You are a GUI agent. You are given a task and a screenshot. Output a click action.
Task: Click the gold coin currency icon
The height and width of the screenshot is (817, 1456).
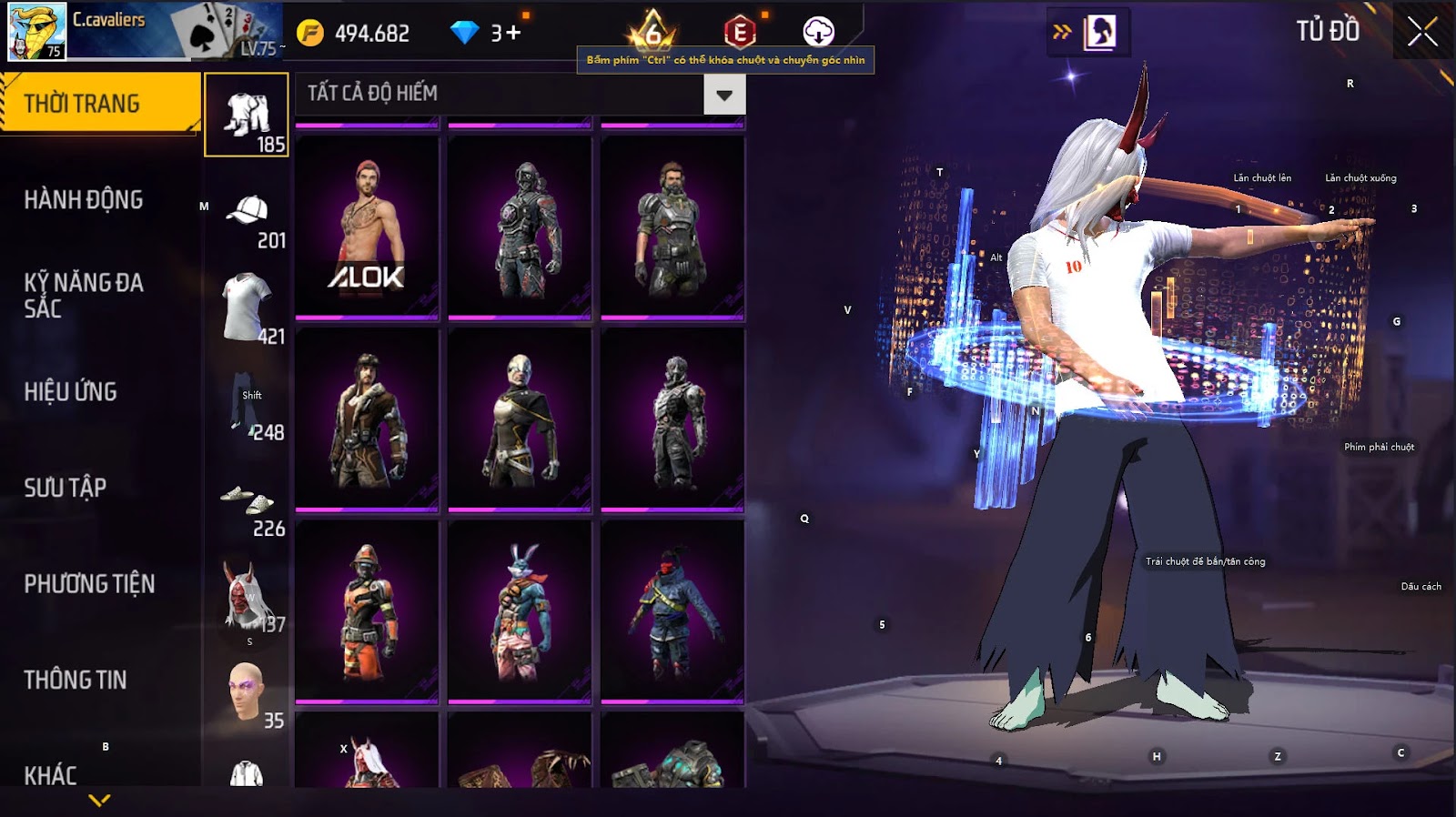310,33
